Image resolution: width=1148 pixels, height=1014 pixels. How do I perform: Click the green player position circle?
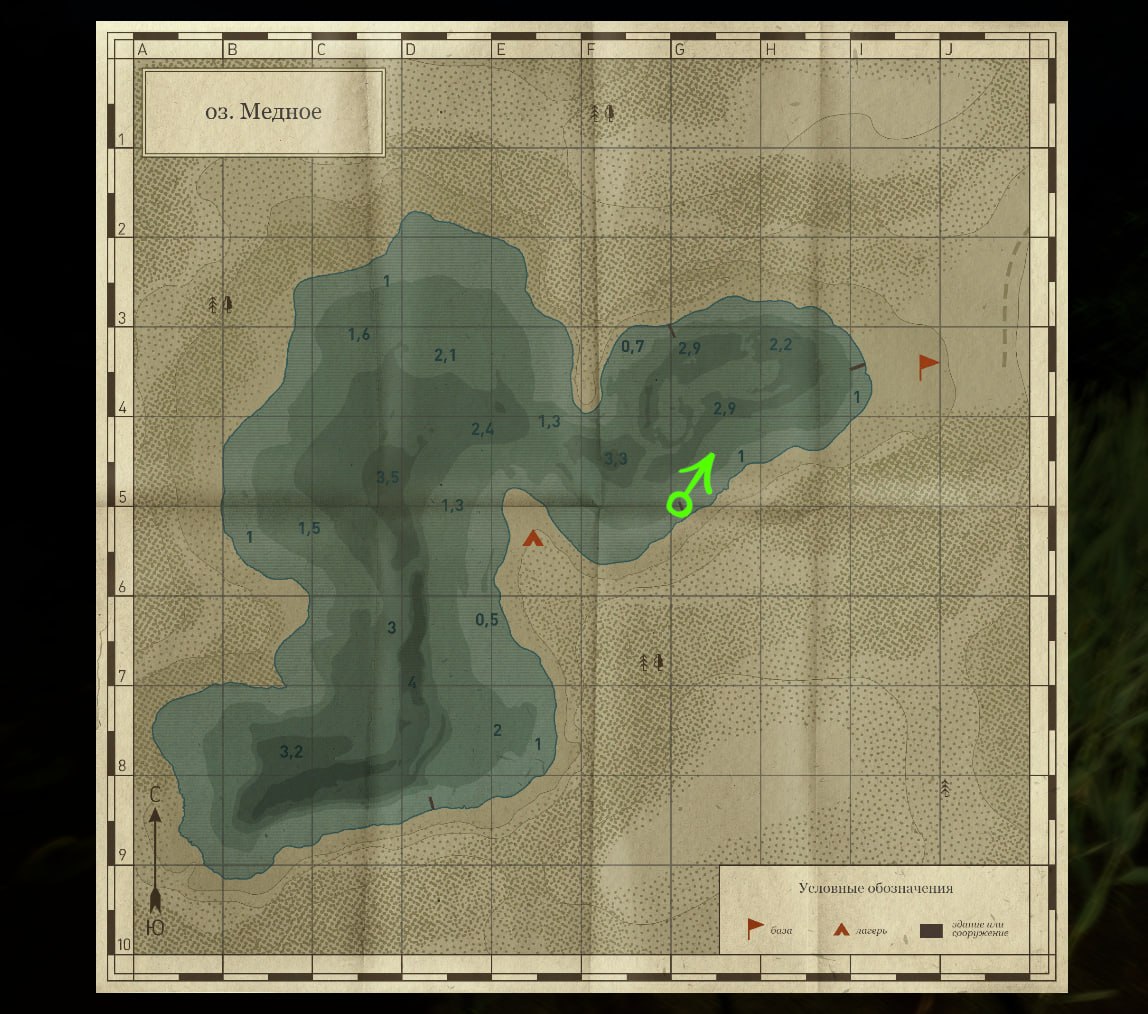679,504
